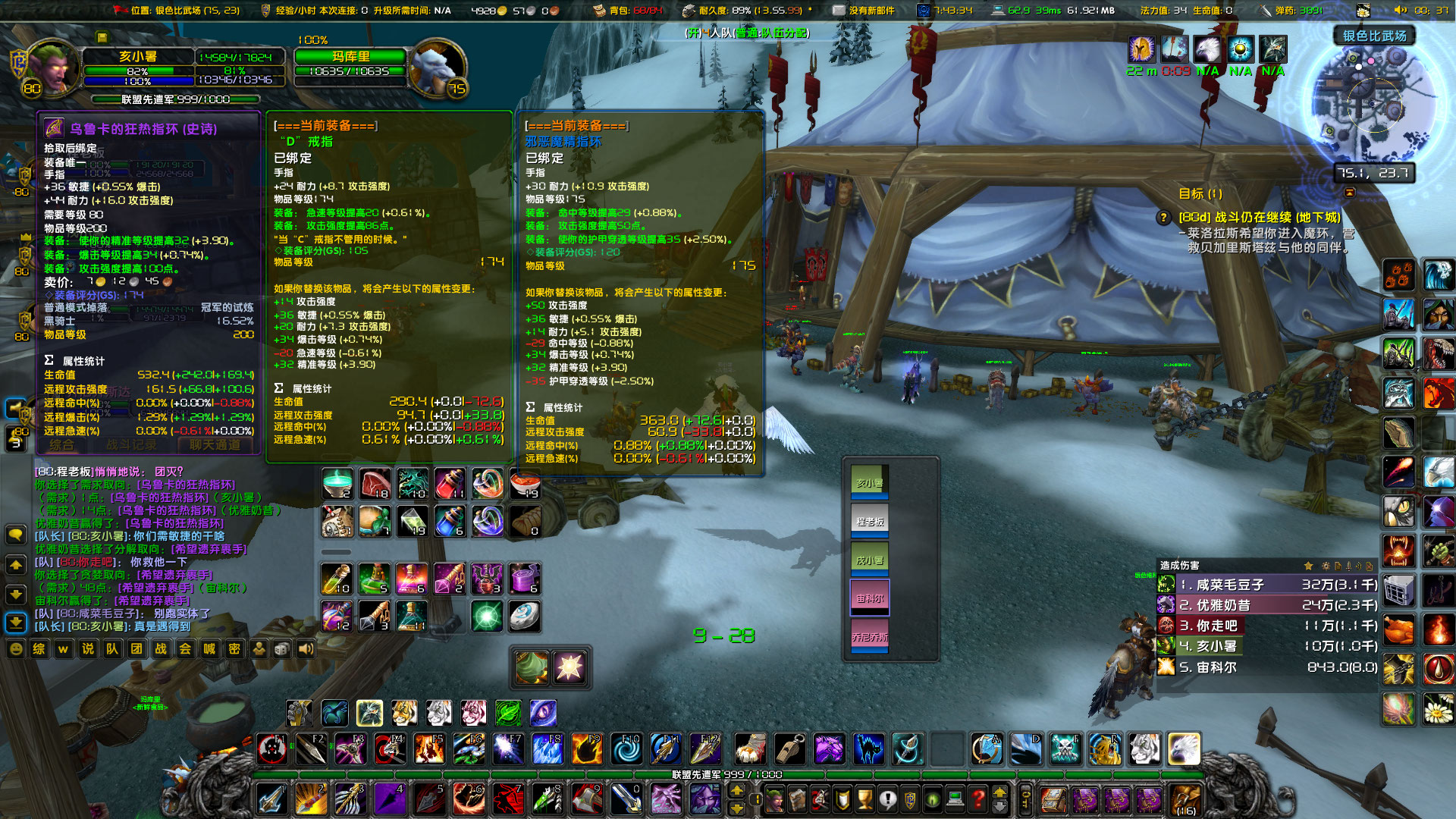Open the spellbook icon in the micro menu
Viewport: 1456px width, 819px height.
(796, 800)
